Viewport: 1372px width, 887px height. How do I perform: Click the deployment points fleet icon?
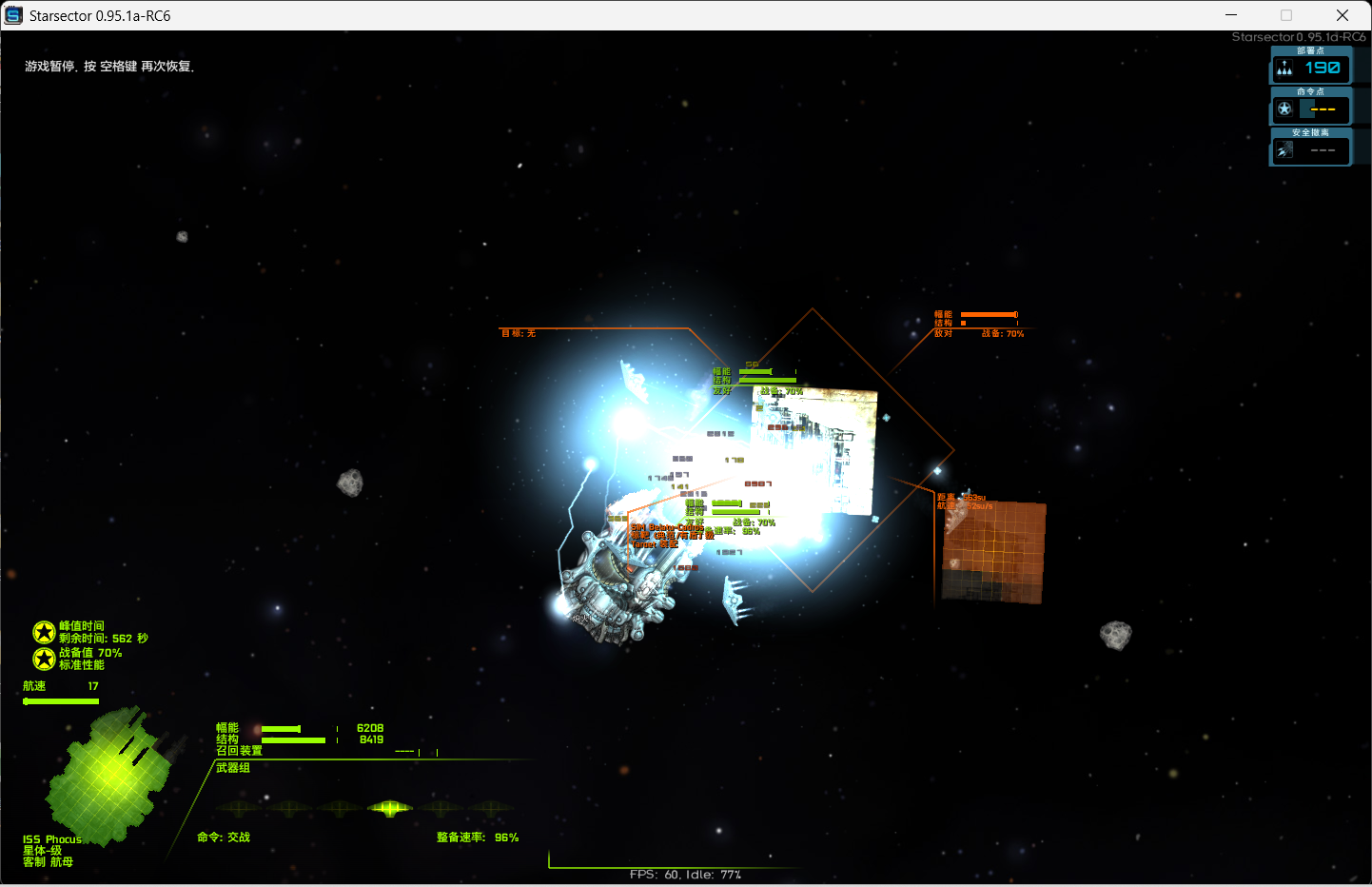point(1284,69)
